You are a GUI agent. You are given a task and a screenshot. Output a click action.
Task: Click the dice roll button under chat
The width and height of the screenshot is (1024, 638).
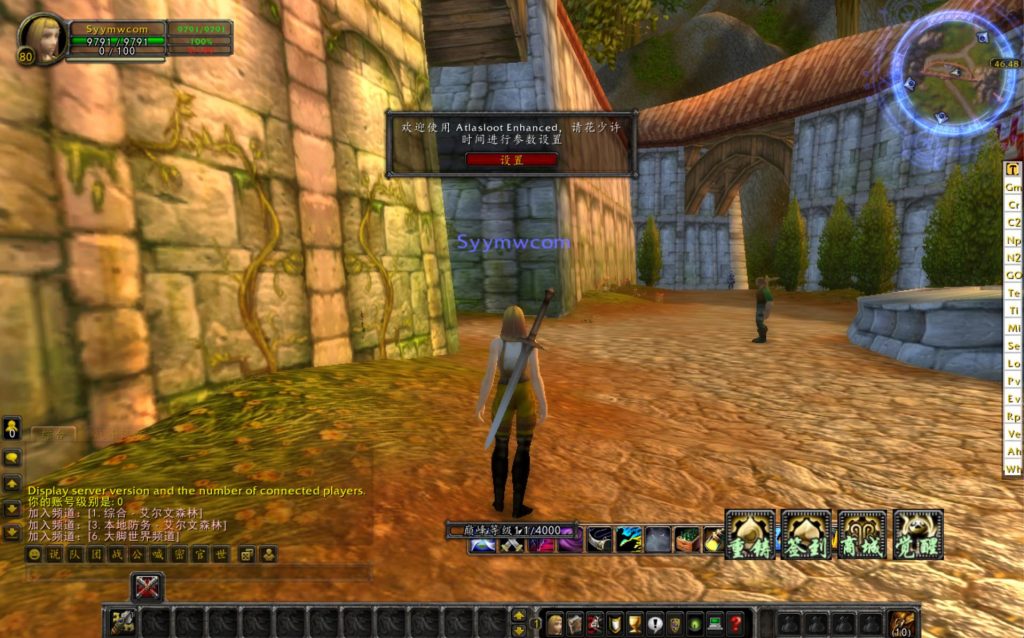(246, 554)
